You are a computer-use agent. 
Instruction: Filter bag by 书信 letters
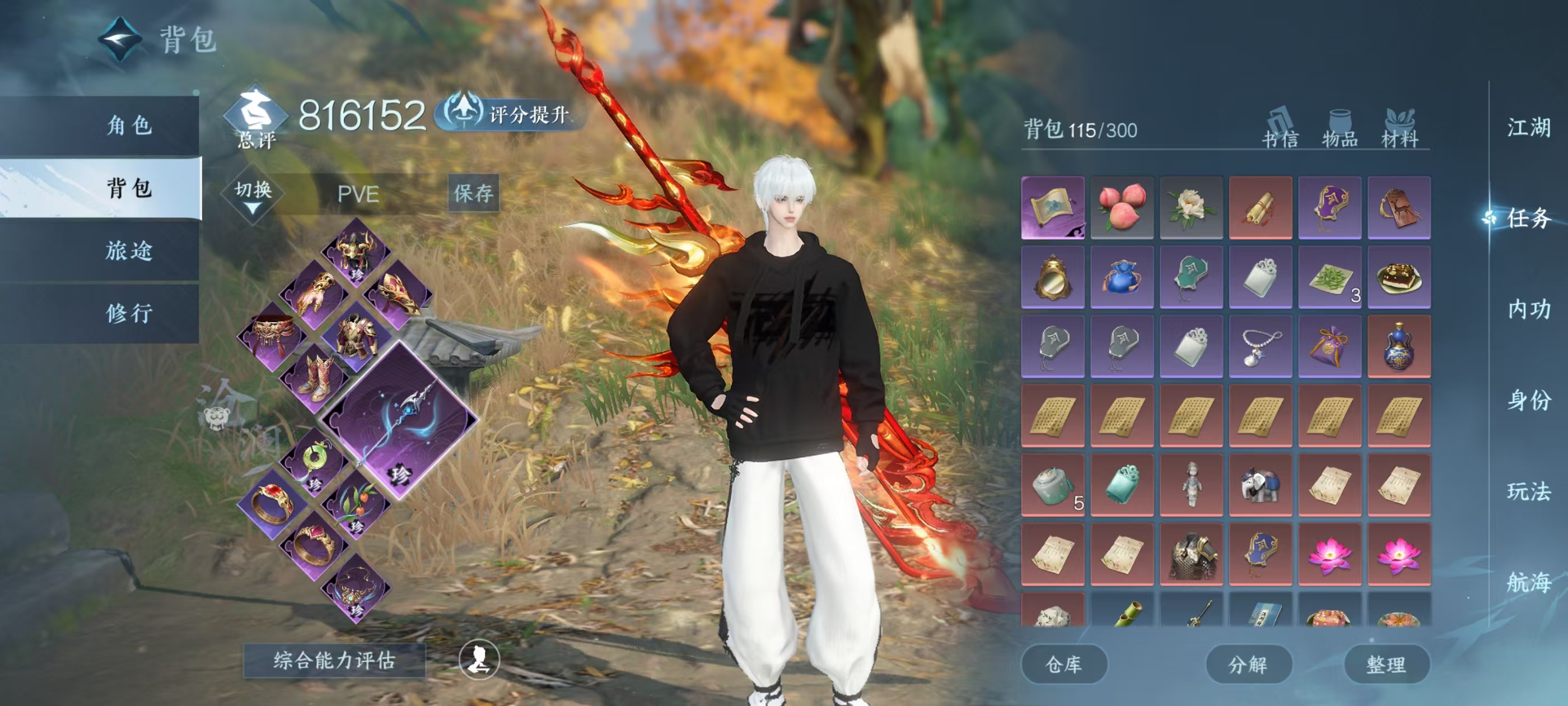(x=1280, y=130)
